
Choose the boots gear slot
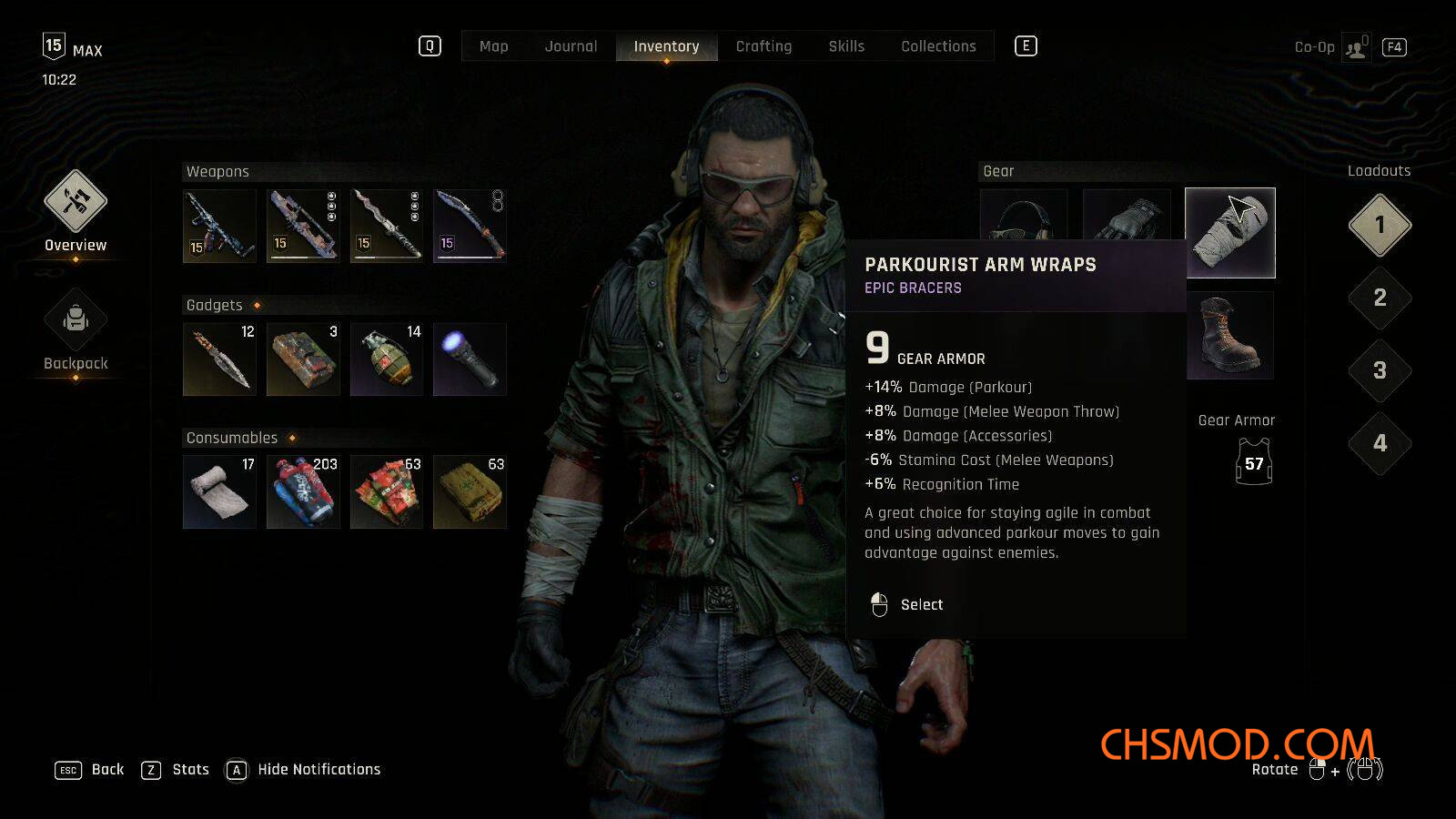pyautogui.click(x=1229, y=336)
